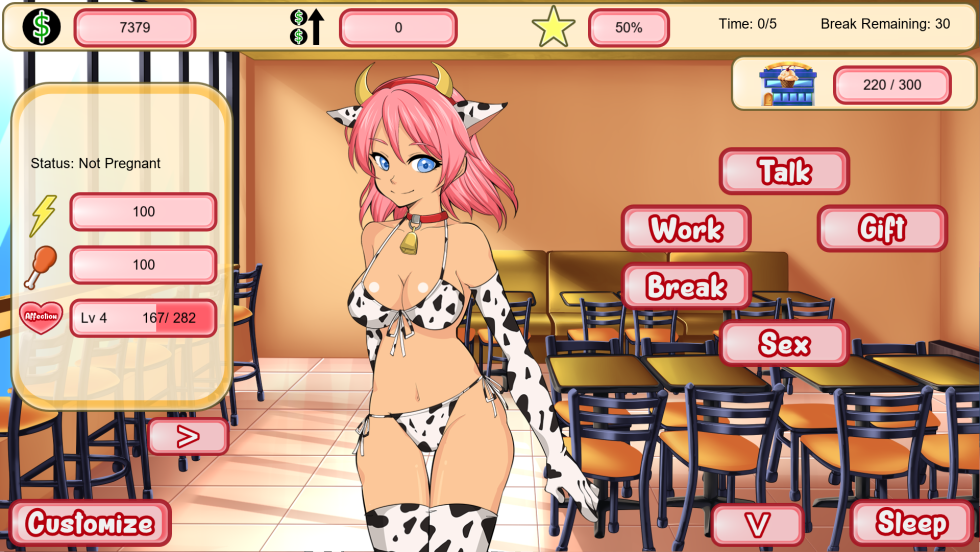Start a conversation with the Talk button
The image size is (980, 552).
point(784,171)
